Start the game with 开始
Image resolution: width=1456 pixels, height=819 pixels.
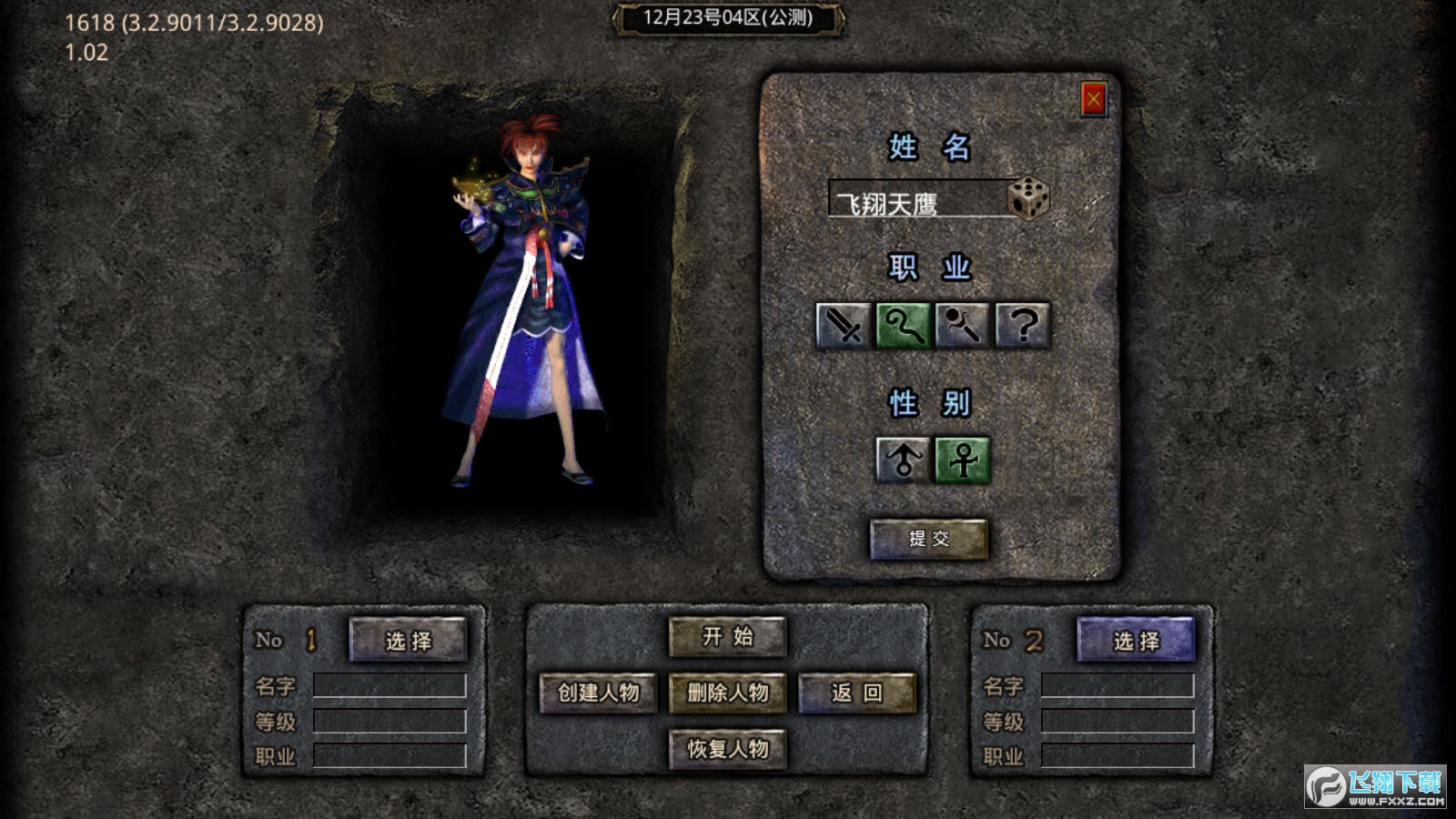pos(727,637)
